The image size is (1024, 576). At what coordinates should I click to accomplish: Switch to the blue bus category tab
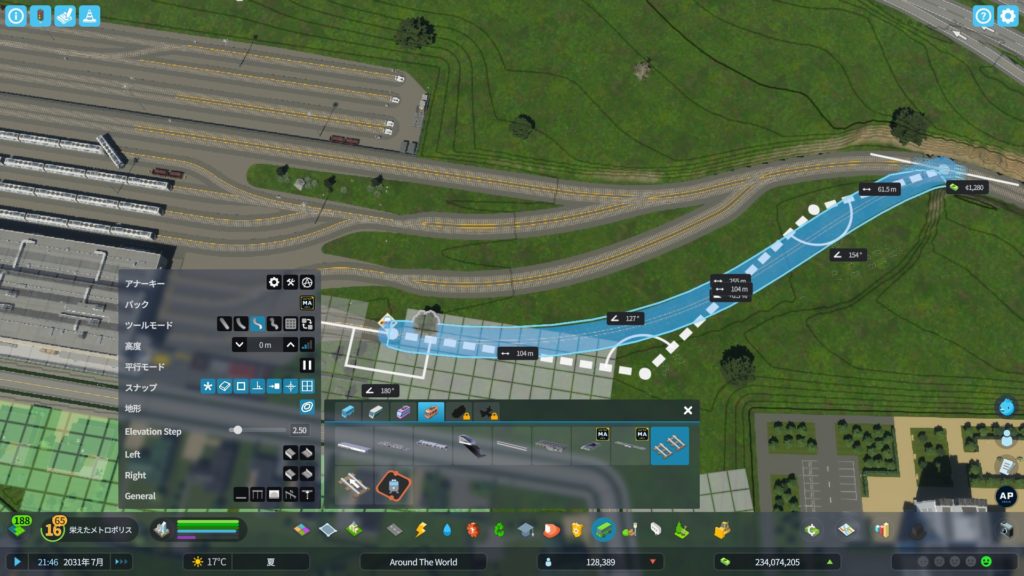[348, 411]
